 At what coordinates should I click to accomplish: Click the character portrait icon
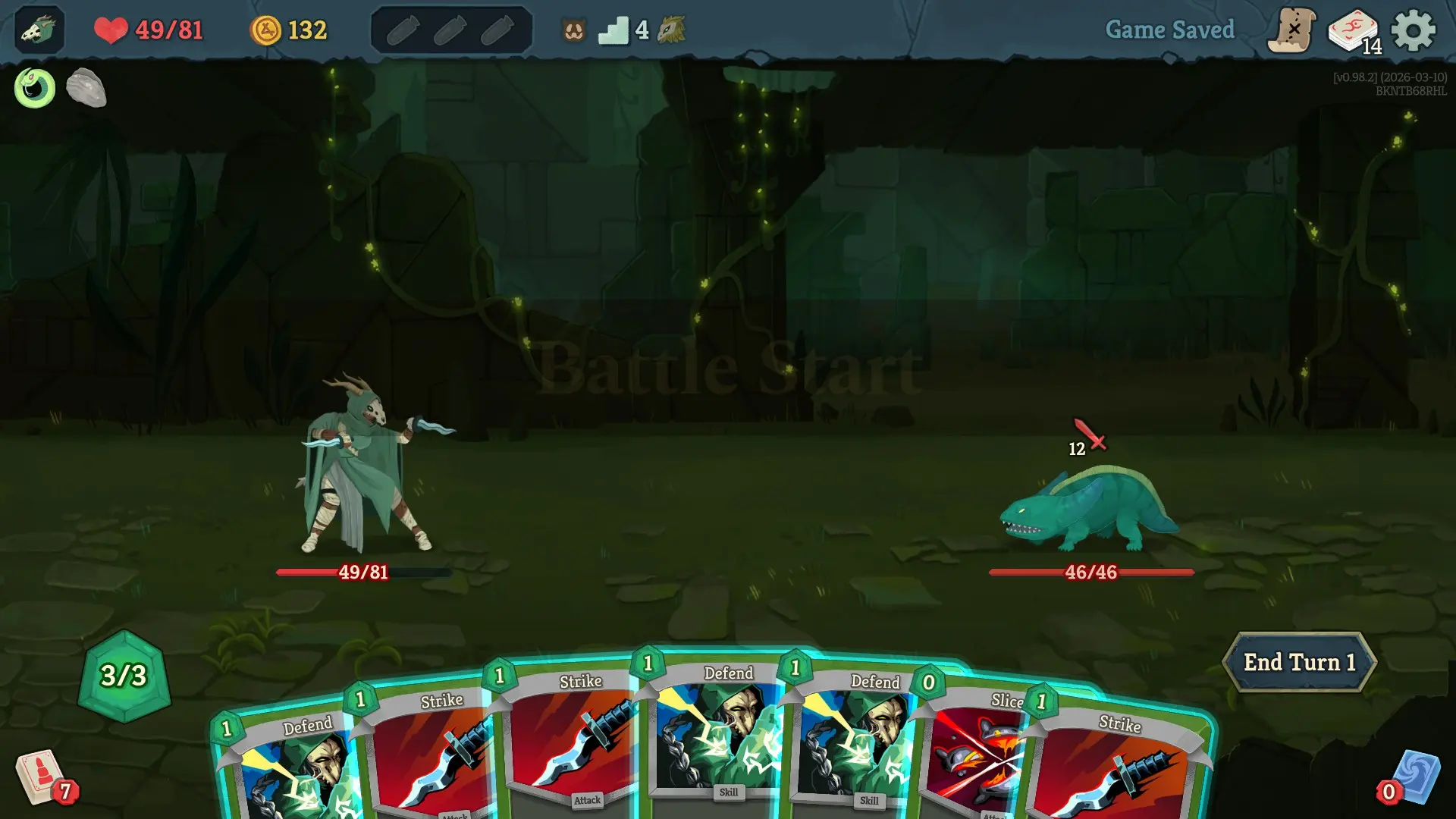(x=38, y=30)
